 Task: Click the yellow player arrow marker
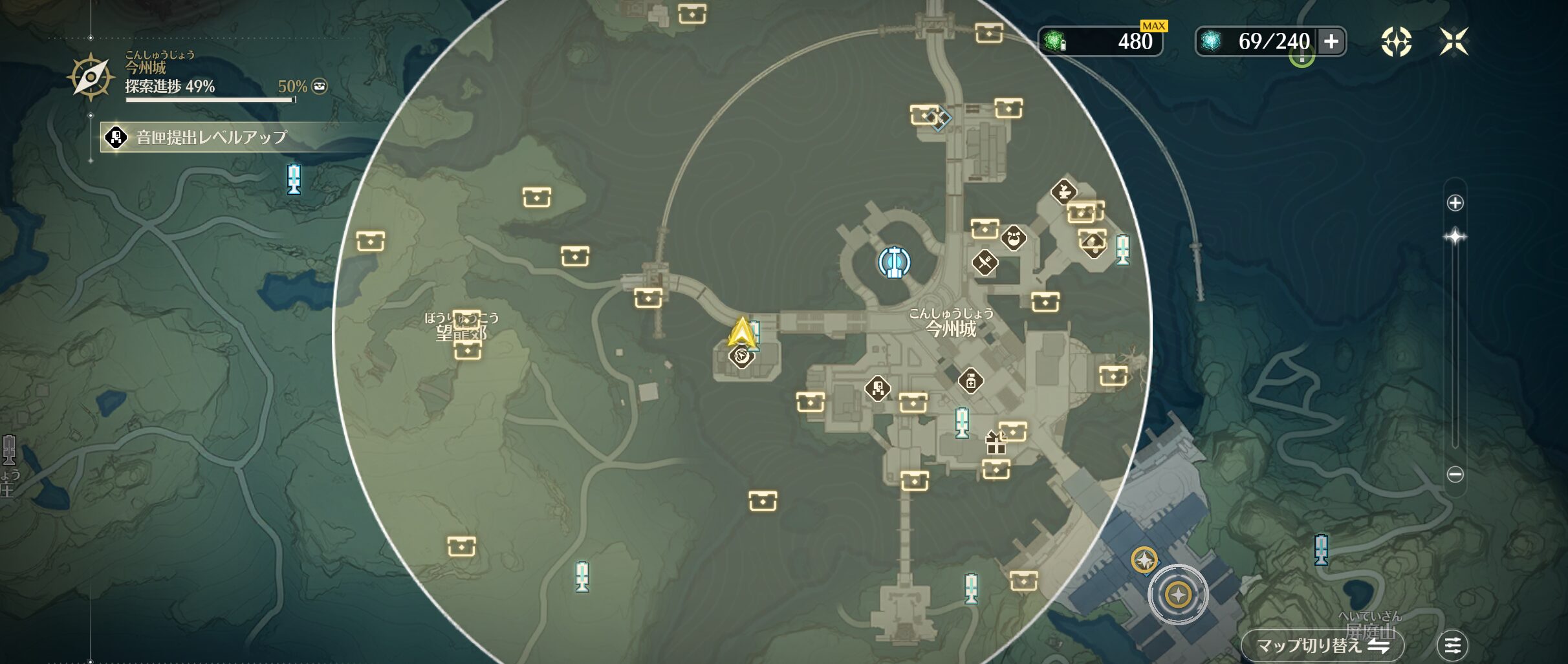click(x=741, y=332)
